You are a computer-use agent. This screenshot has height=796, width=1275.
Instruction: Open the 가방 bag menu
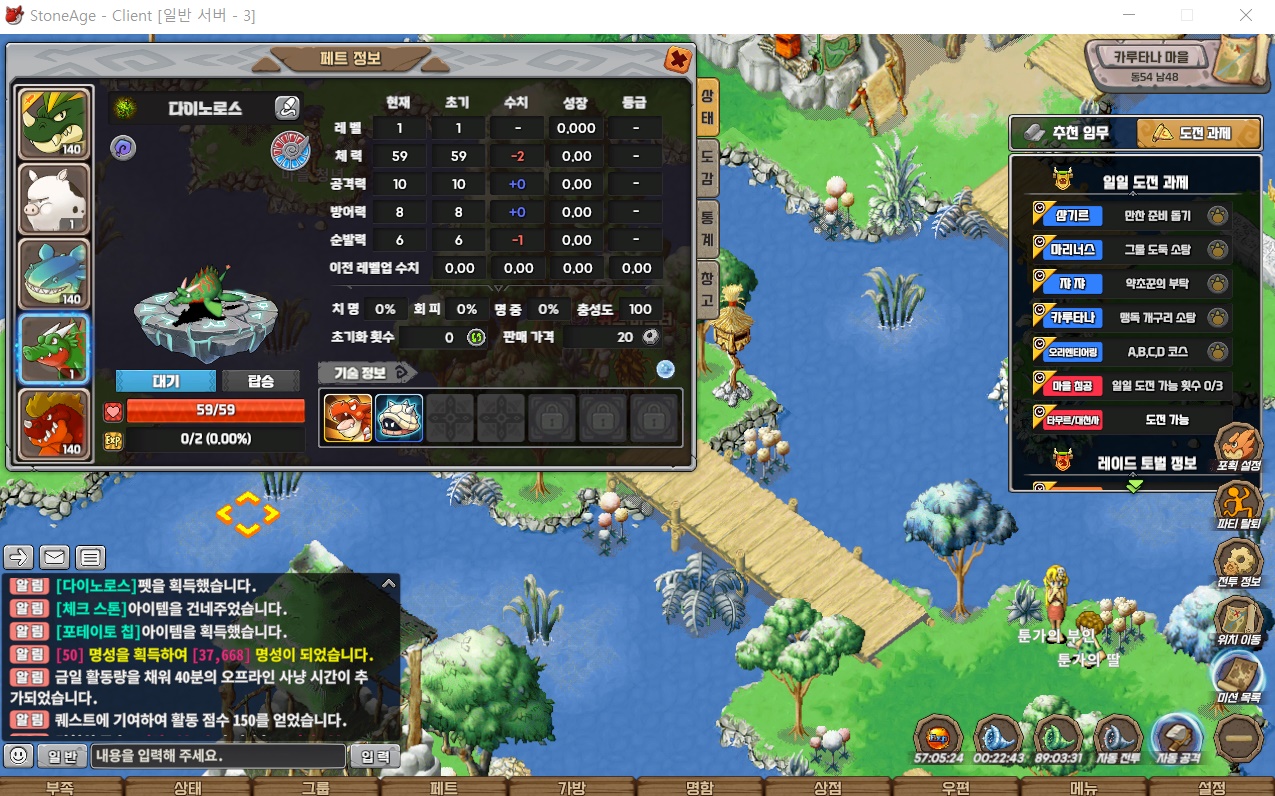point(570,787)
